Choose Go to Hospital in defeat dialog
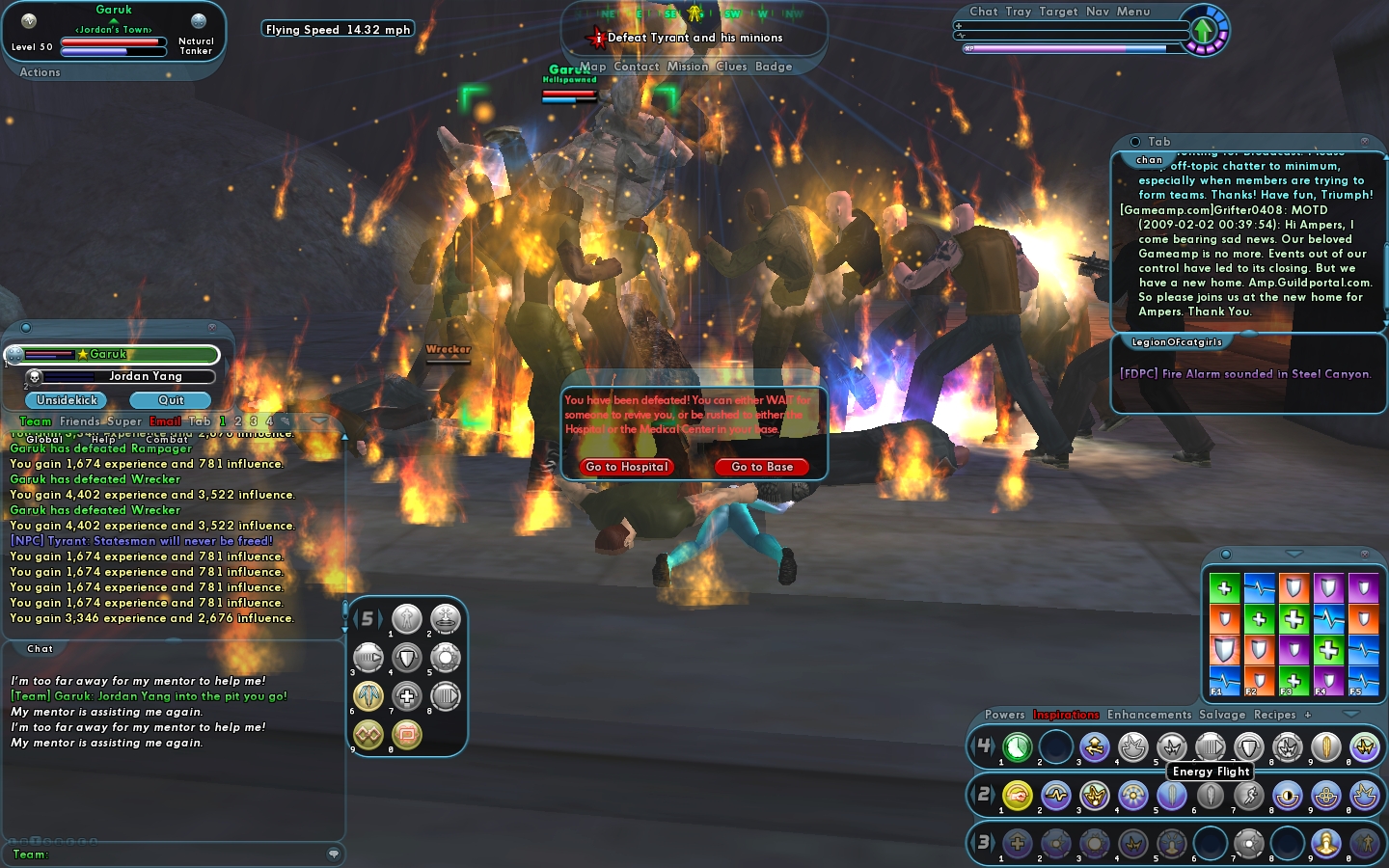 (627, 467)
